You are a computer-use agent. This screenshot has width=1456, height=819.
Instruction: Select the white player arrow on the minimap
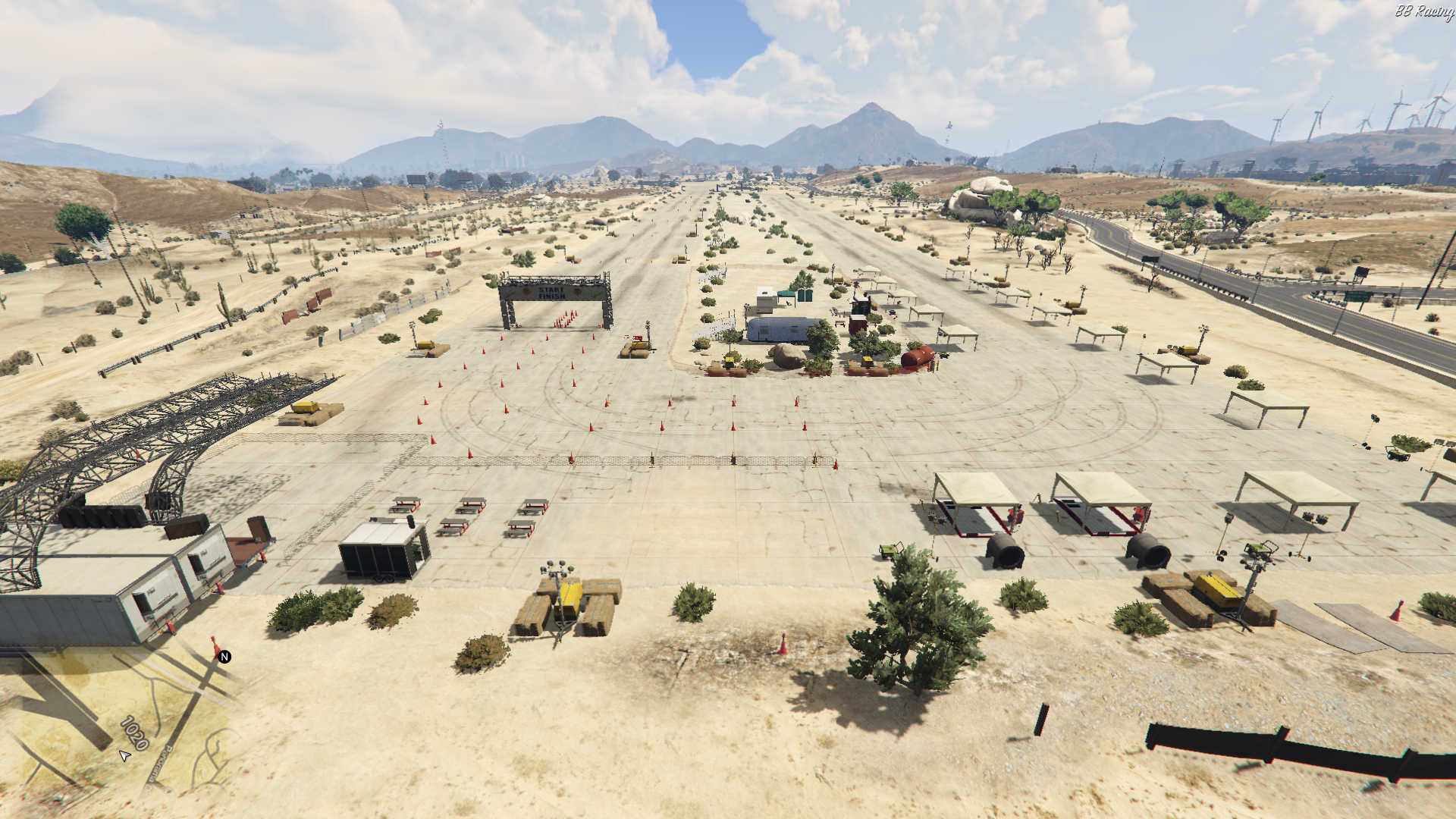click(x=125, y=755)
